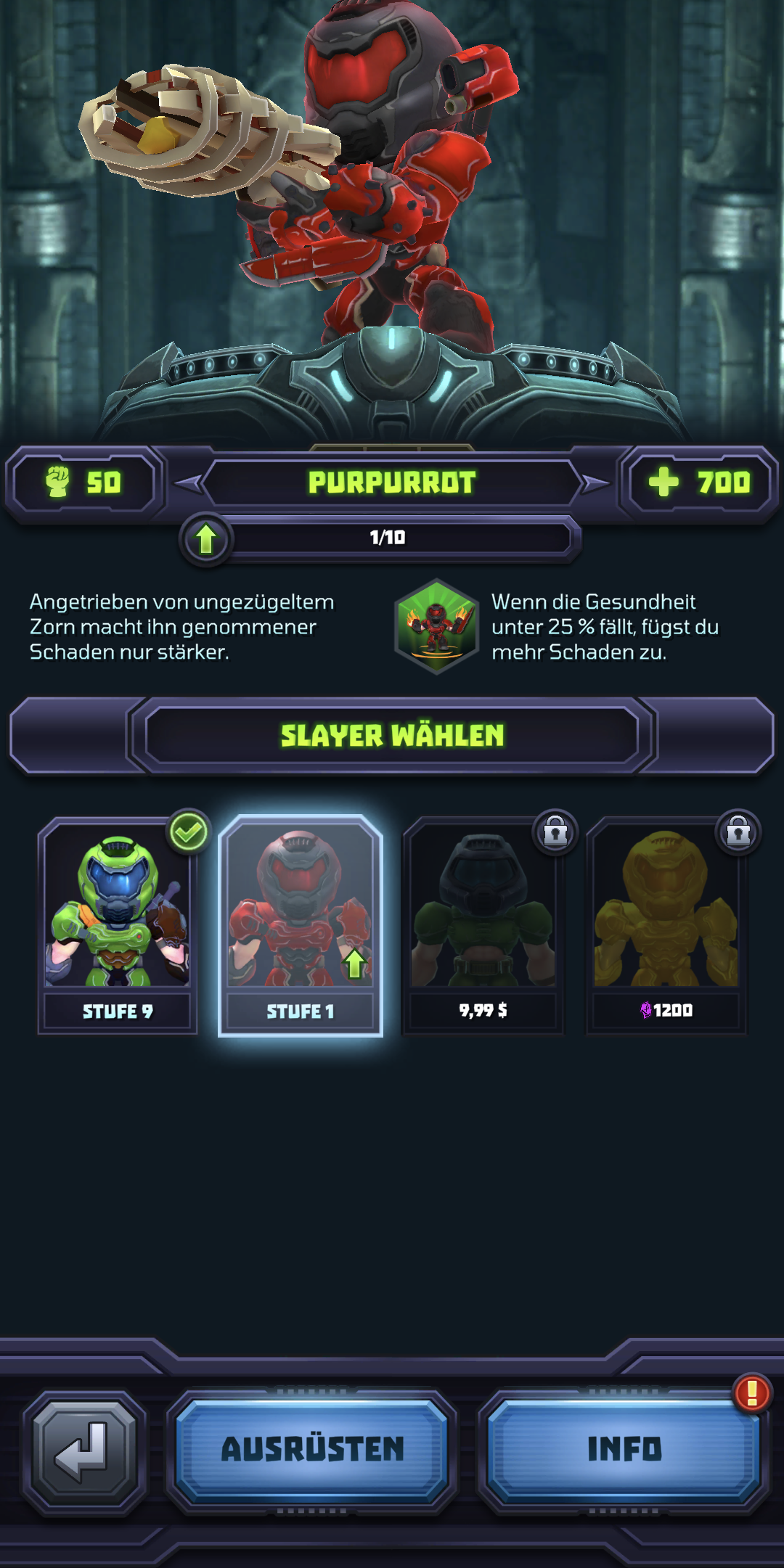Select the locked slayer priced 9,99 $

[483, 924]
